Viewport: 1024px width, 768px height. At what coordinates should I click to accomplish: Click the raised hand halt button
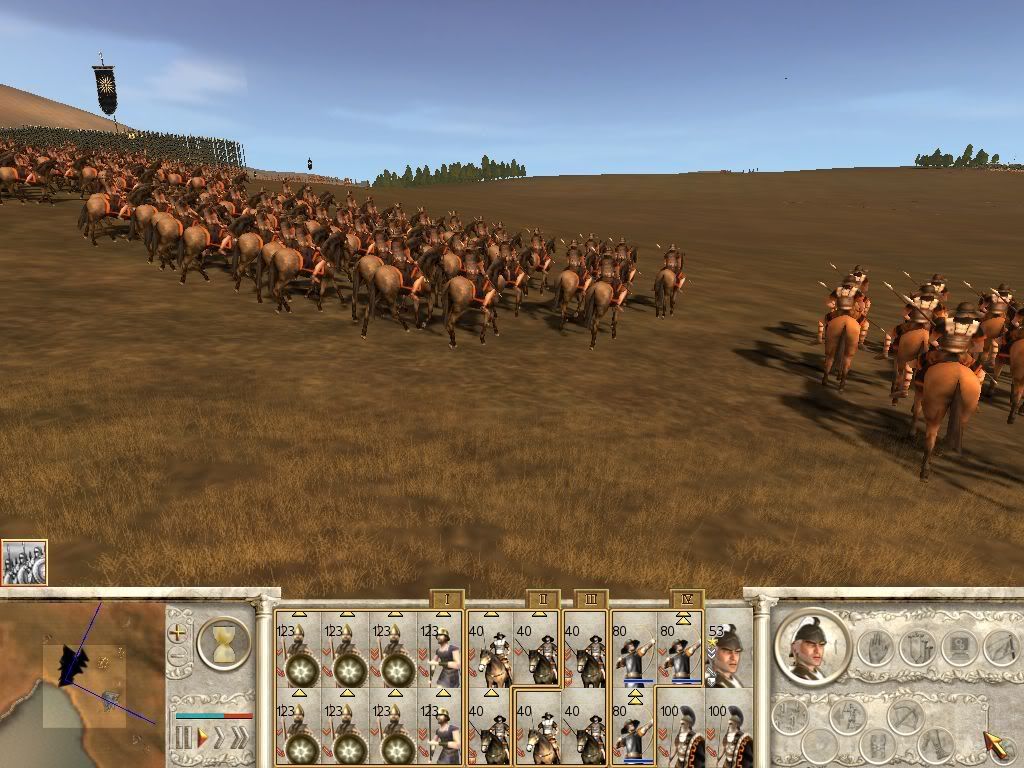tap(877, 649)
